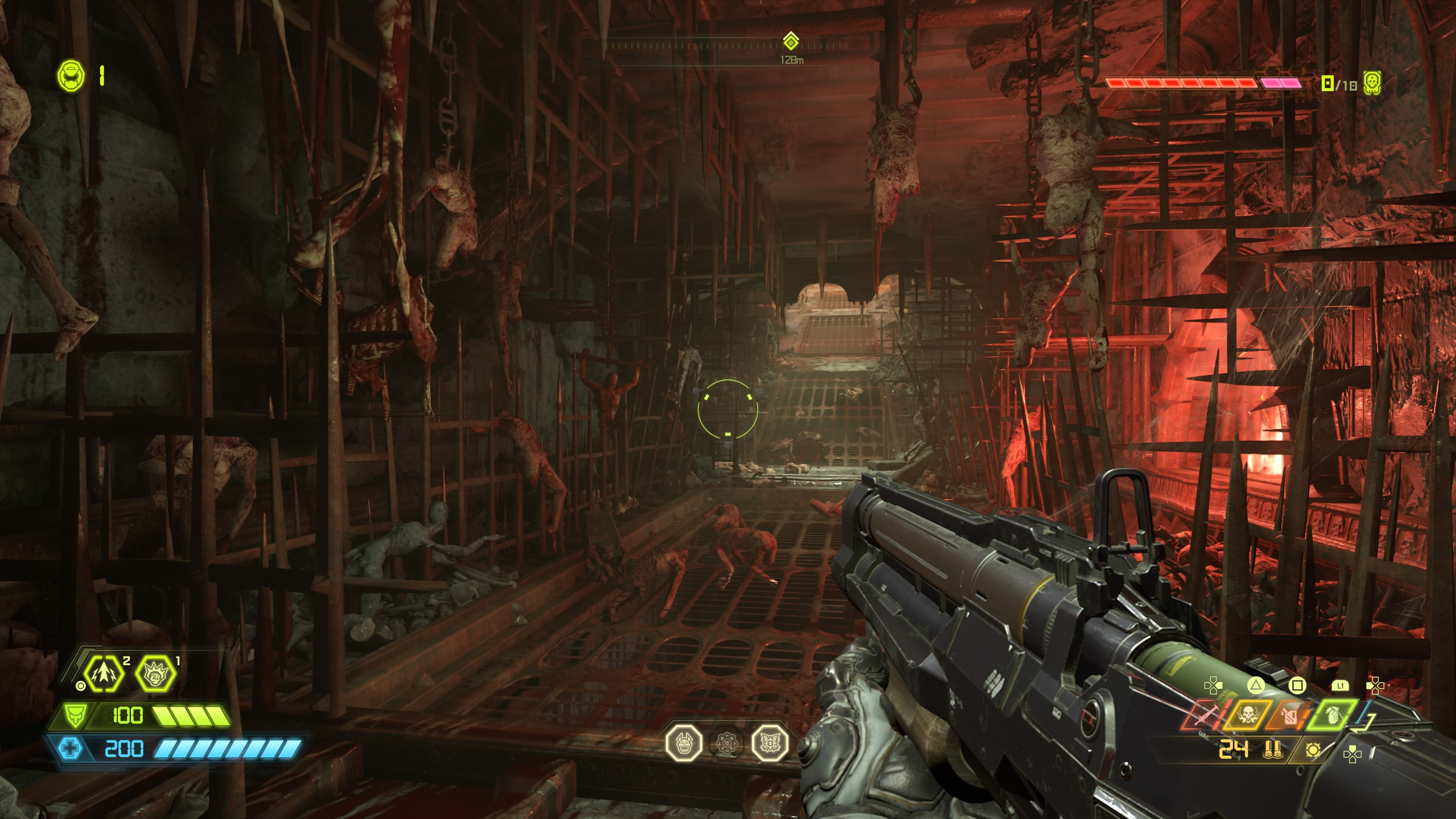1456x819 pixels.
Task: Trigger the orange Flame Belch canister icon
Action: (1290, 715)
